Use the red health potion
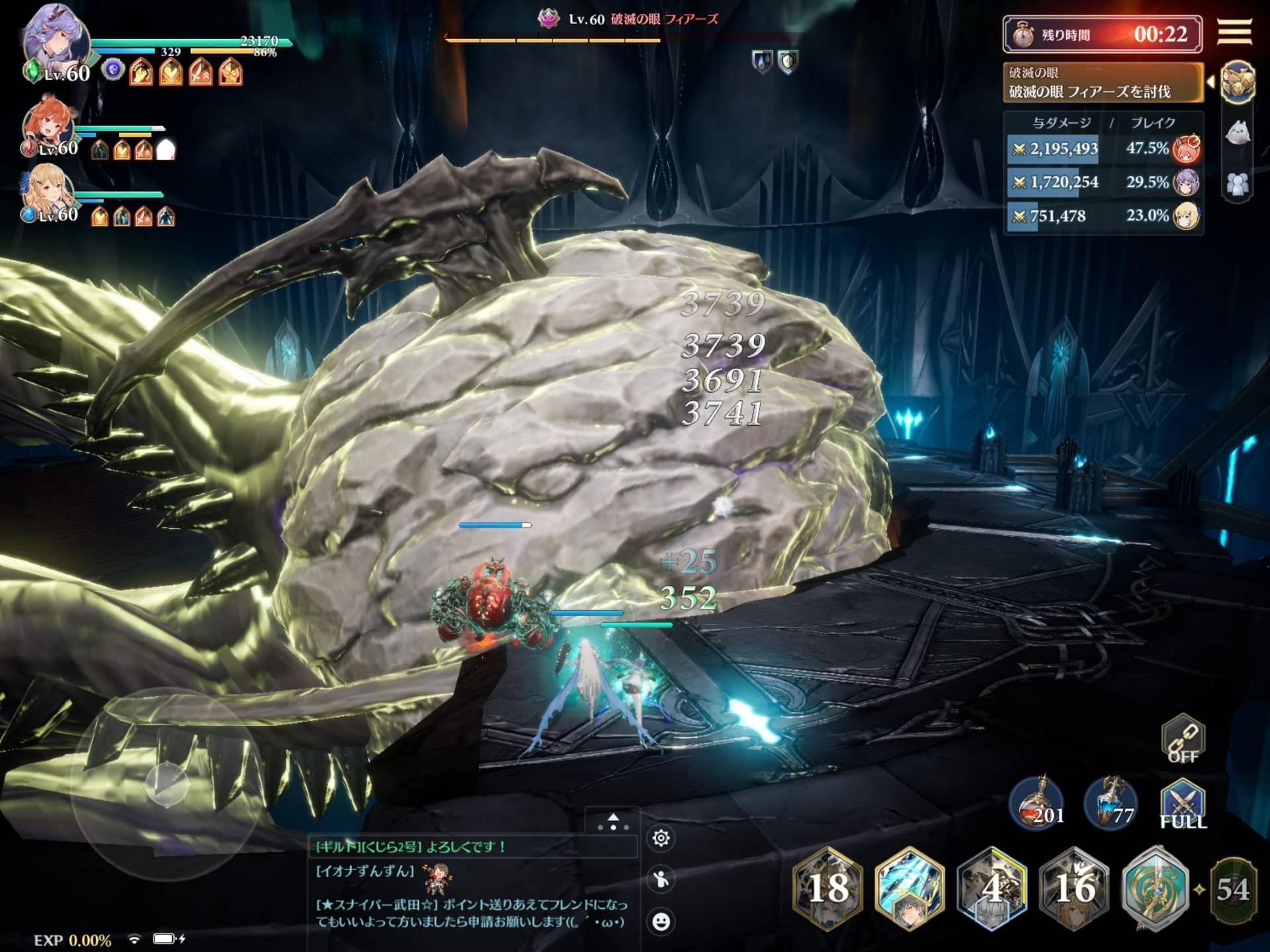This screenshot has height=952, width=1270. pyautogui.click(x=1037, y=804)
